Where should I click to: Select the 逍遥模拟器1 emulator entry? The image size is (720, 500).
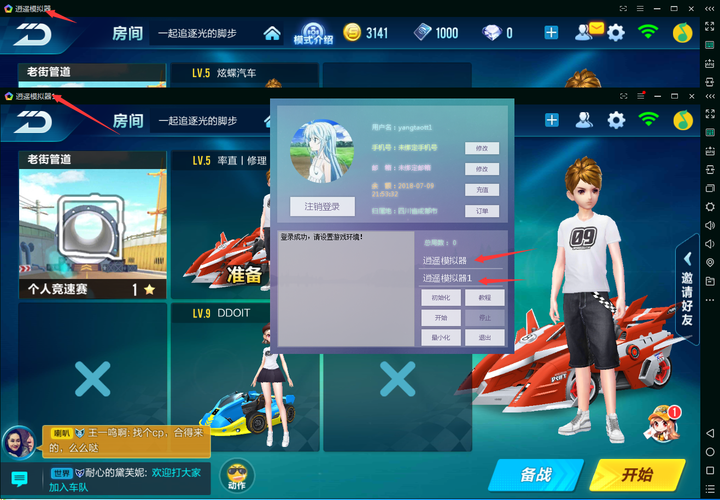pyautogui.click(x=446, y=278)
